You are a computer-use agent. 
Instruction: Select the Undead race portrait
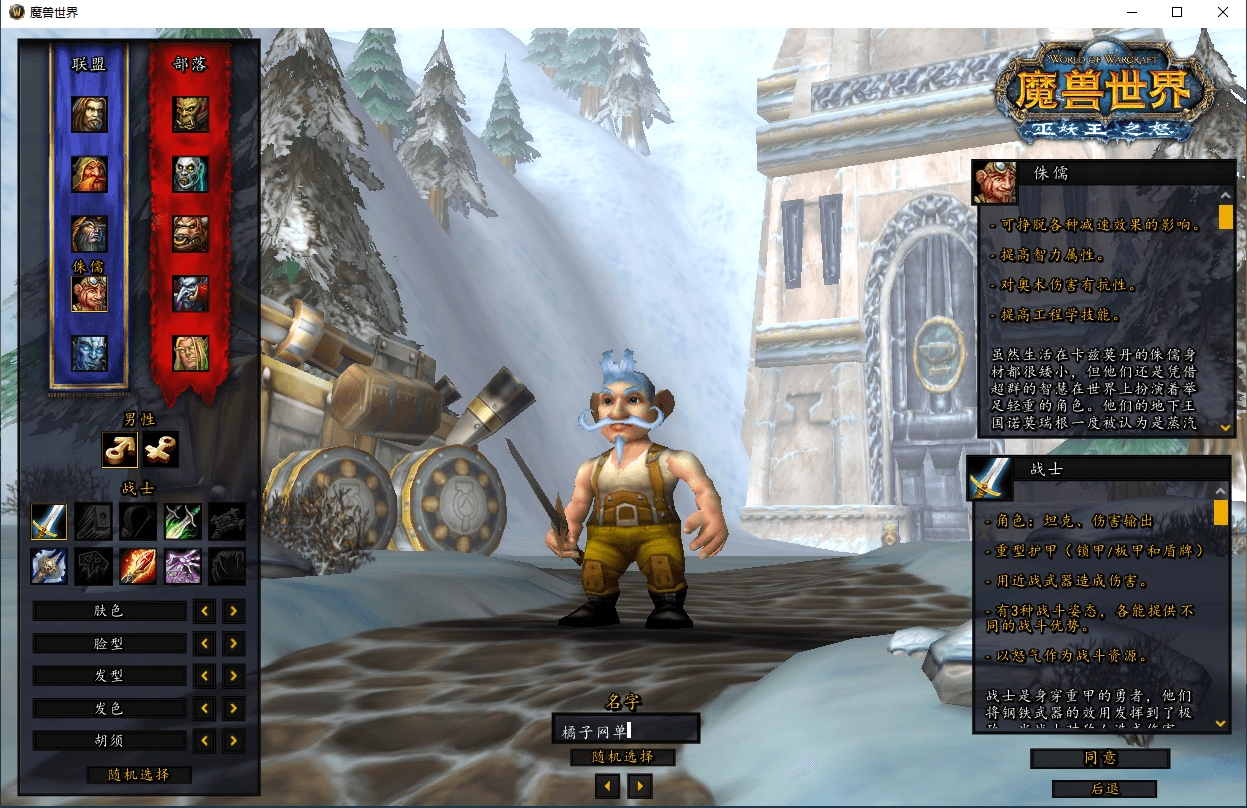pos(190,174)
